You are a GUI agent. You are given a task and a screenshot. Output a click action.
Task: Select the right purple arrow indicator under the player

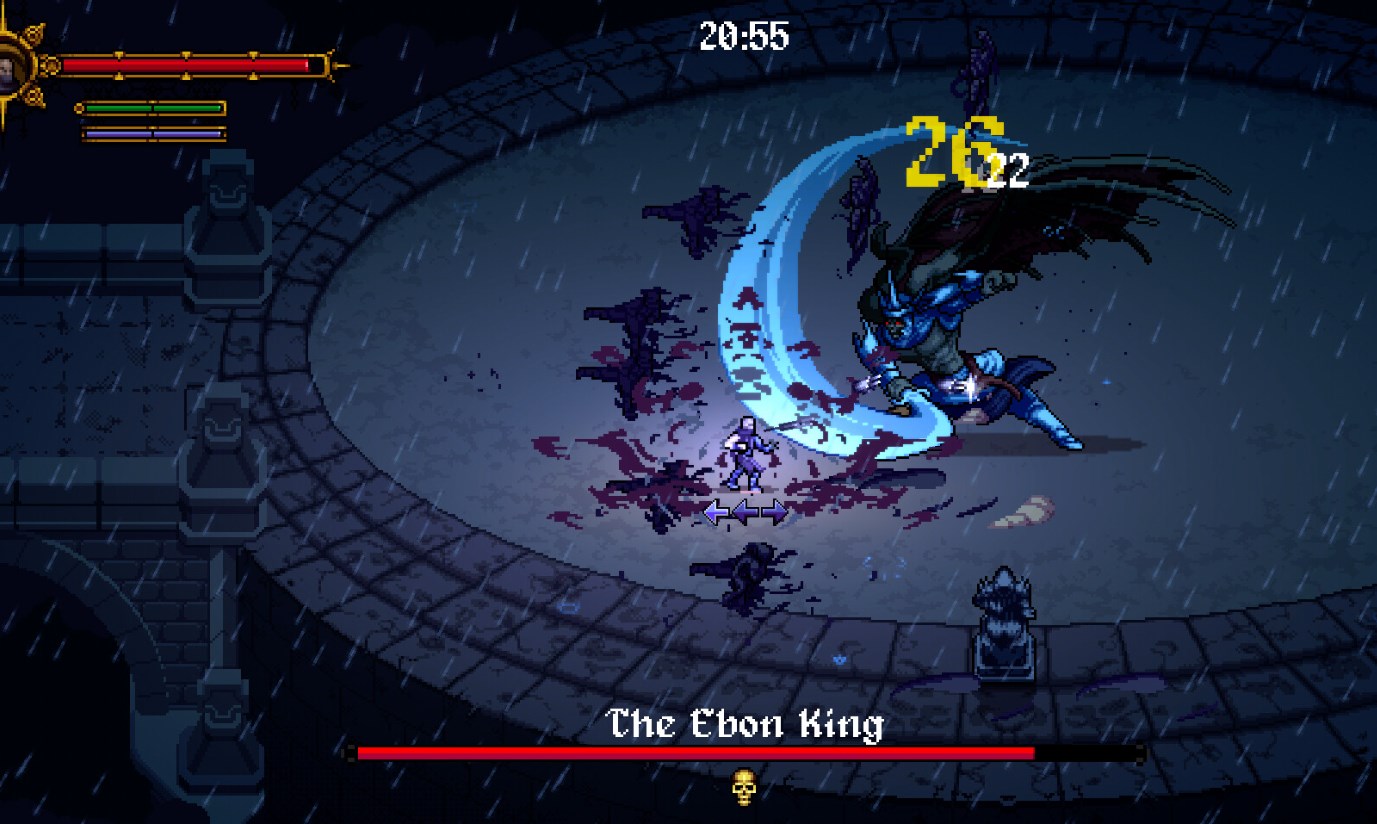coord(775,512)
